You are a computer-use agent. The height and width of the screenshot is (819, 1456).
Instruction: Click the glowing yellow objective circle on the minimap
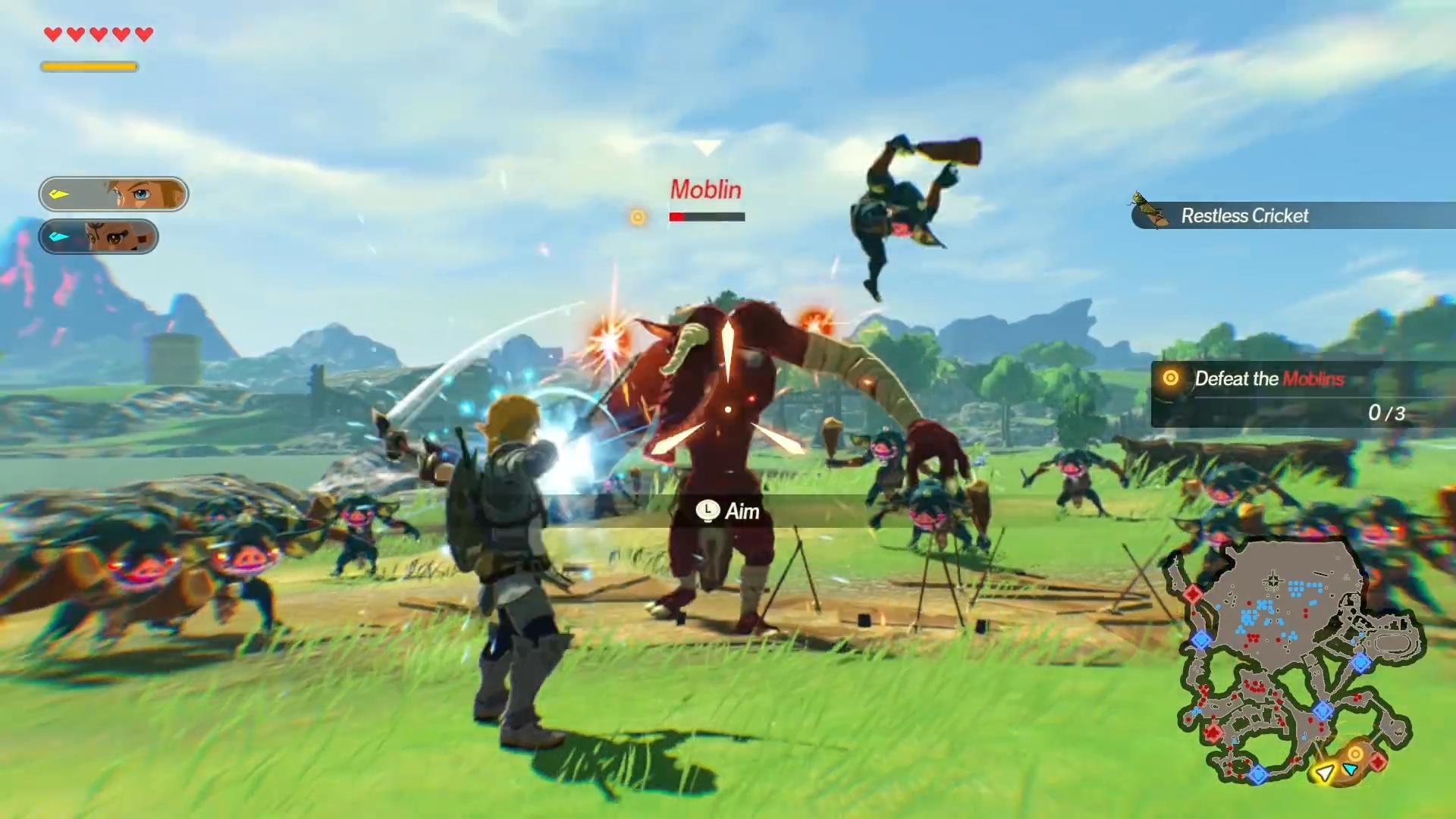pyautogui.click(x=1355, y=754)
